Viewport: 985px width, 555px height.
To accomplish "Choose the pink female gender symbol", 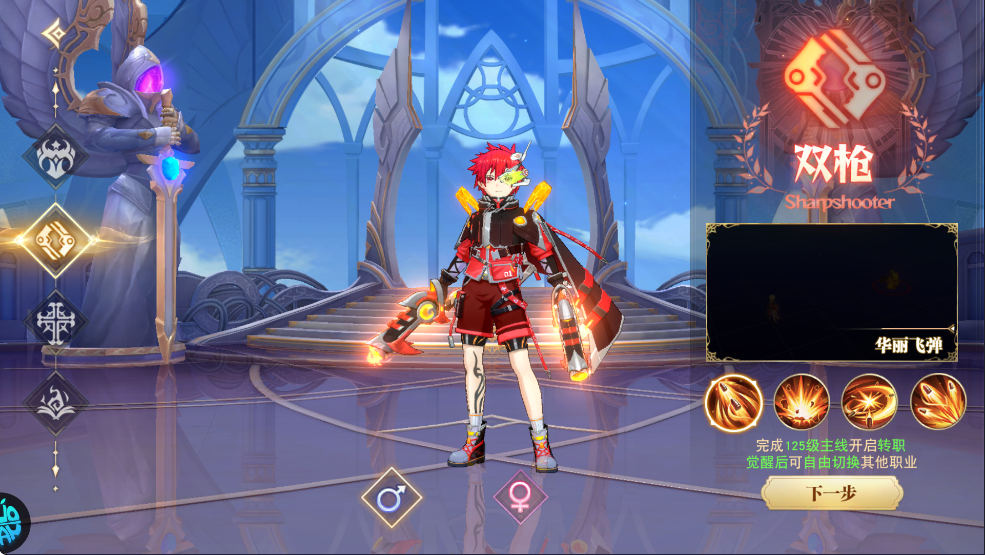I will [520, 497].
